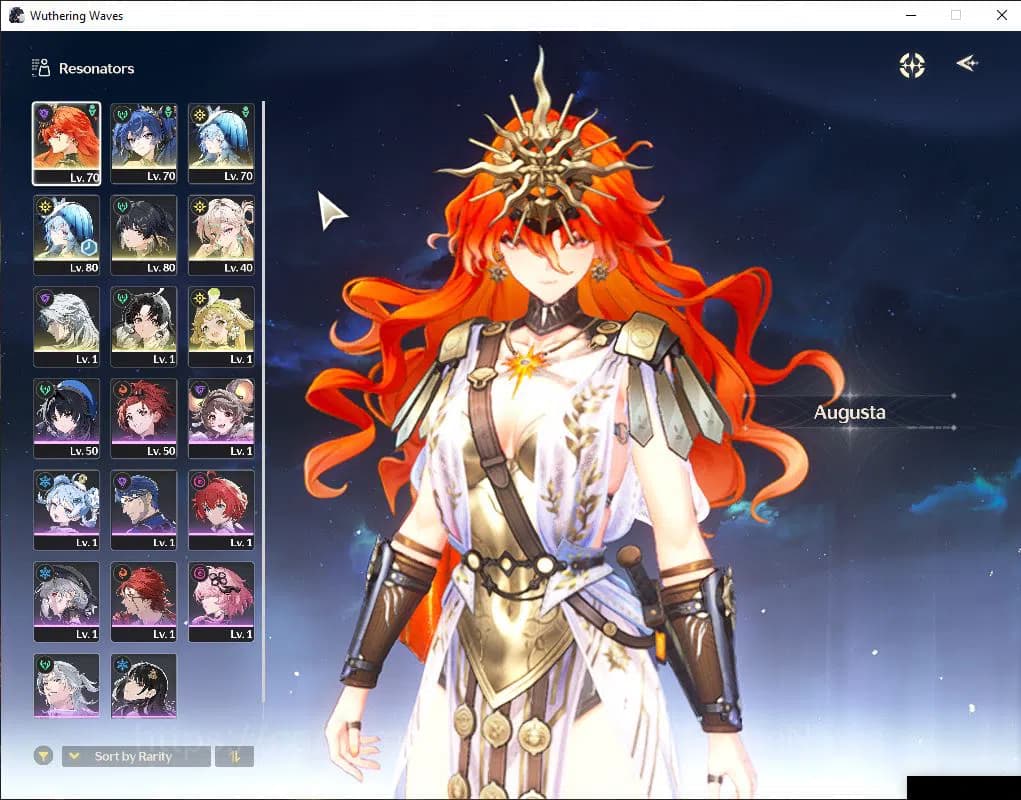This screenshot has height=800, width=1021.
Task: Minimize the game window
Action: pos(911,15)
